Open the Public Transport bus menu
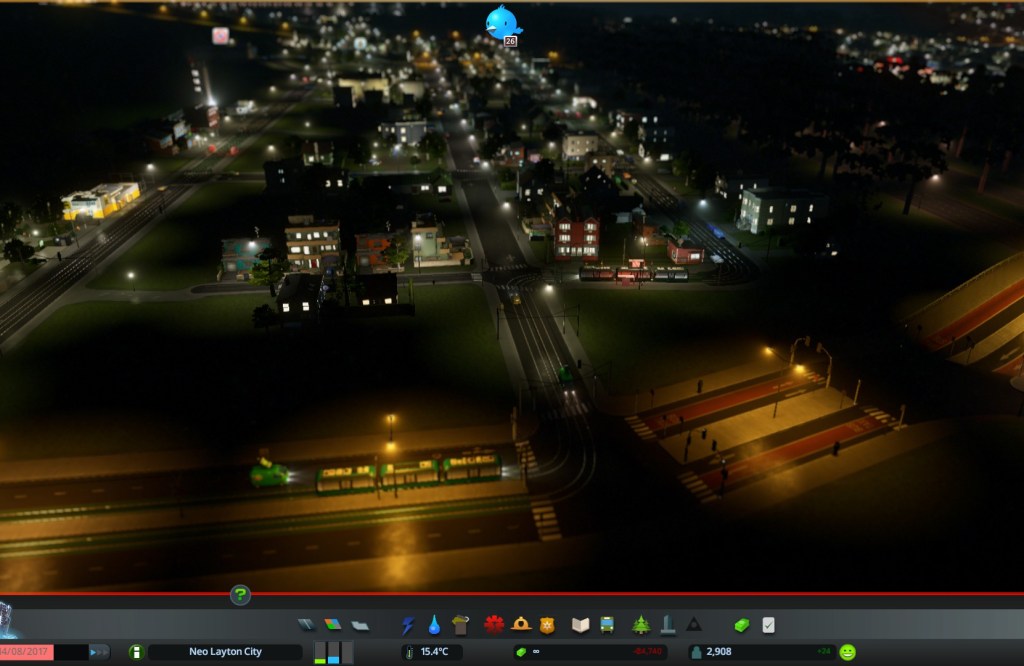1024x666 pixels. 607,625
